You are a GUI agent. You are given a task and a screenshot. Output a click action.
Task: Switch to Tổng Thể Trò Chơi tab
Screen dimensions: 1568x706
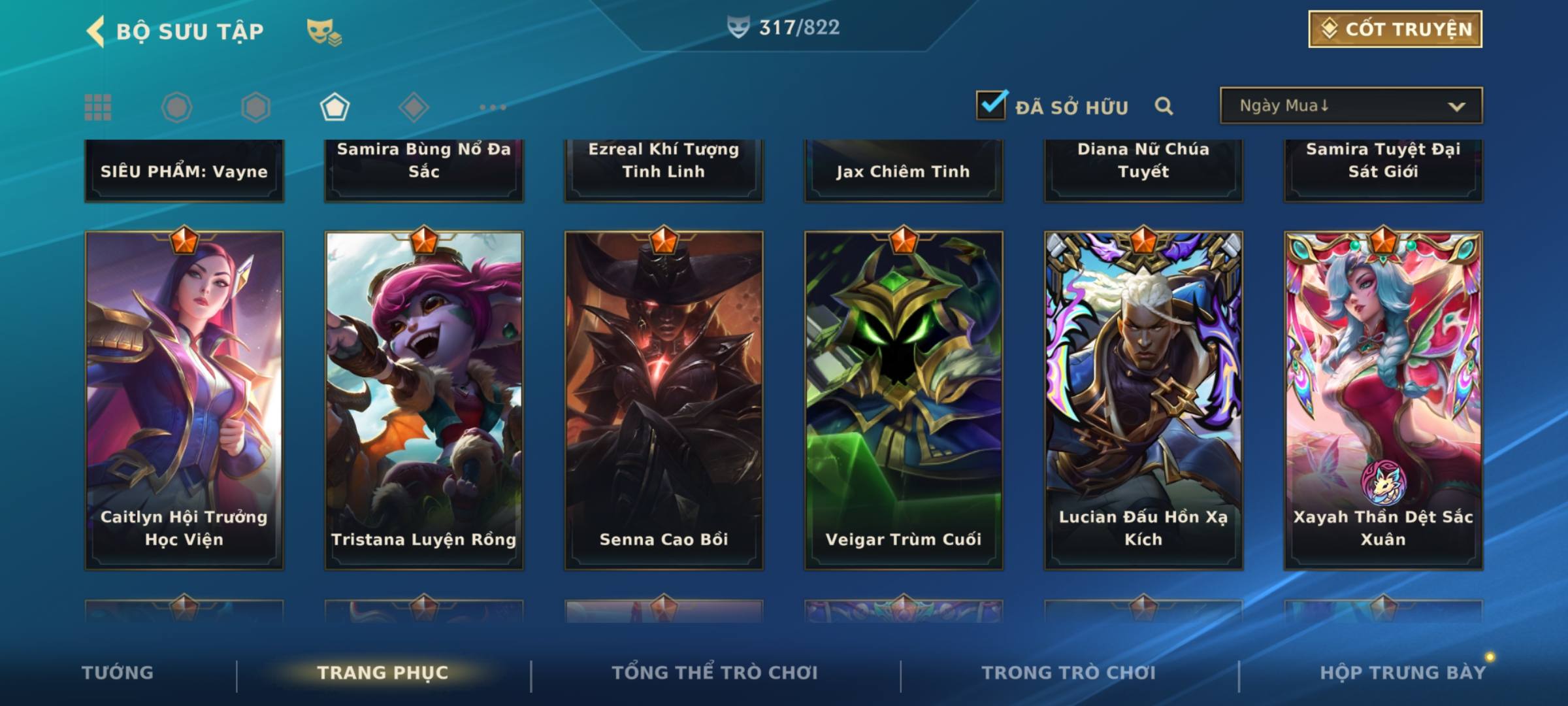(x=715, y=673)
